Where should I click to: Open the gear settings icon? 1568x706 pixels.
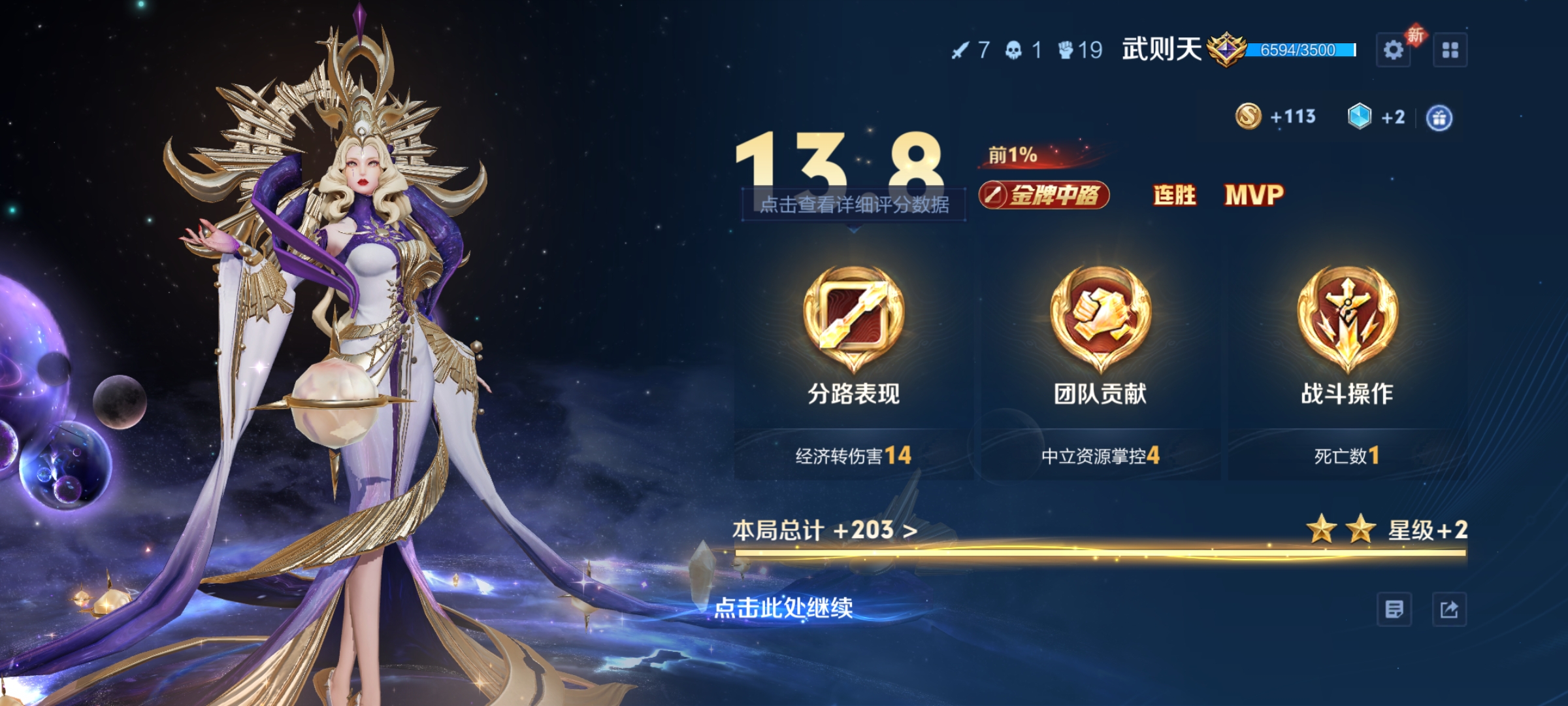point(1393,50)
